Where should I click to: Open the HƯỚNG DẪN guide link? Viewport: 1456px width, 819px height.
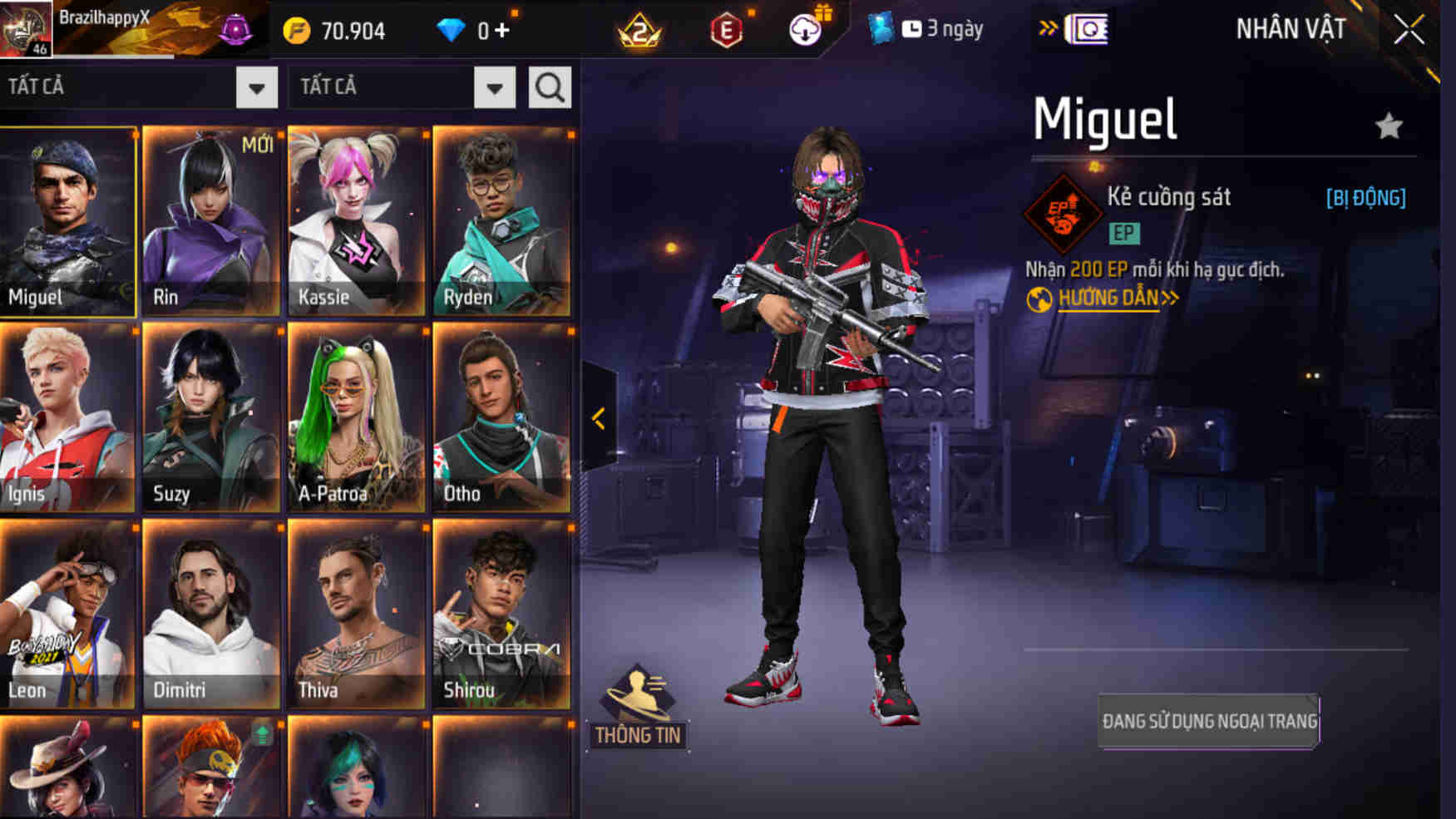1110,296
